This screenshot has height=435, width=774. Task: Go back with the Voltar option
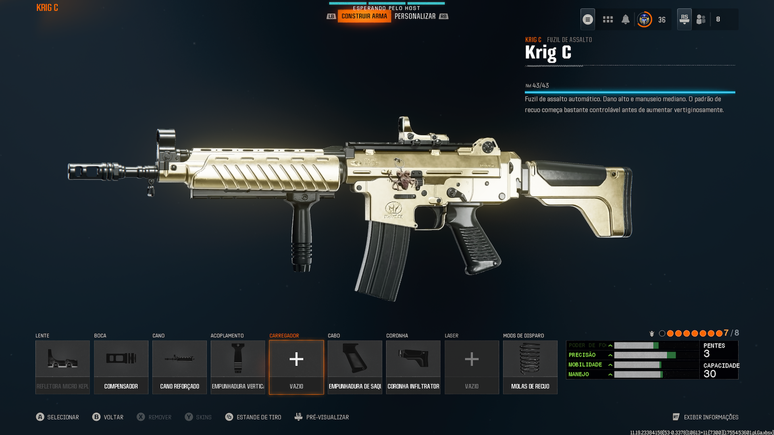[108, 417]
